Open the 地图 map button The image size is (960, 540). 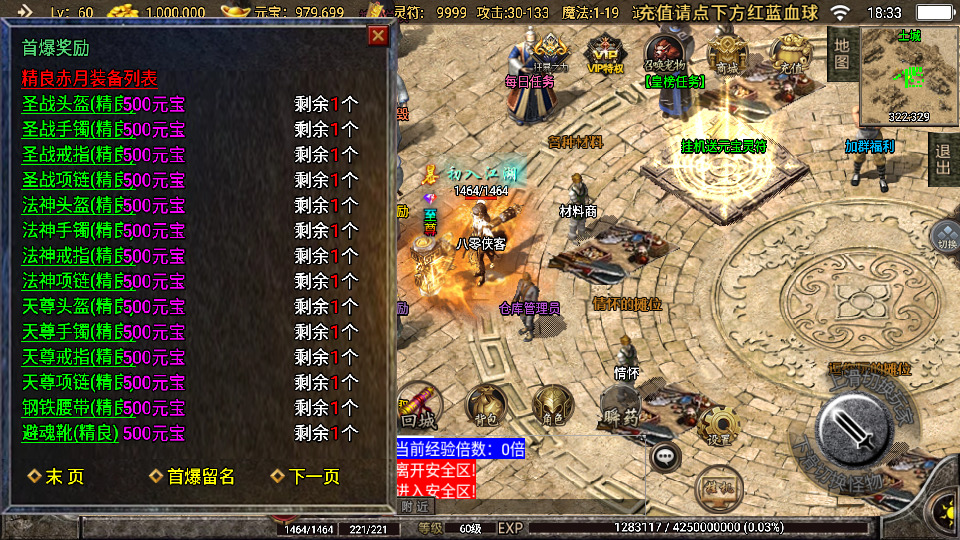coord(842,53)
